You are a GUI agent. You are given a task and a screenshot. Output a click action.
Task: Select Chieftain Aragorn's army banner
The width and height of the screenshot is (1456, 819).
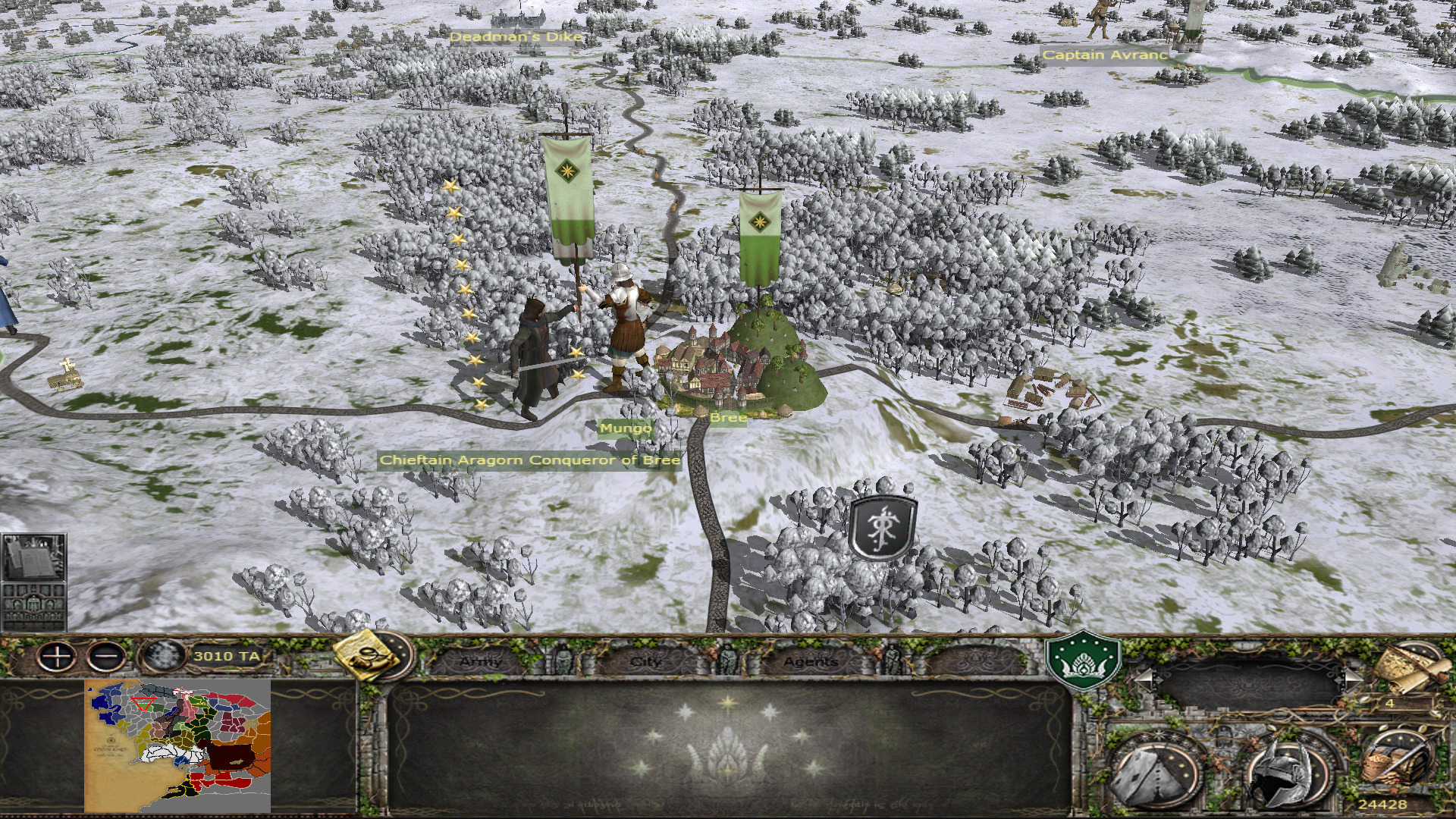(x=567, y=197)
